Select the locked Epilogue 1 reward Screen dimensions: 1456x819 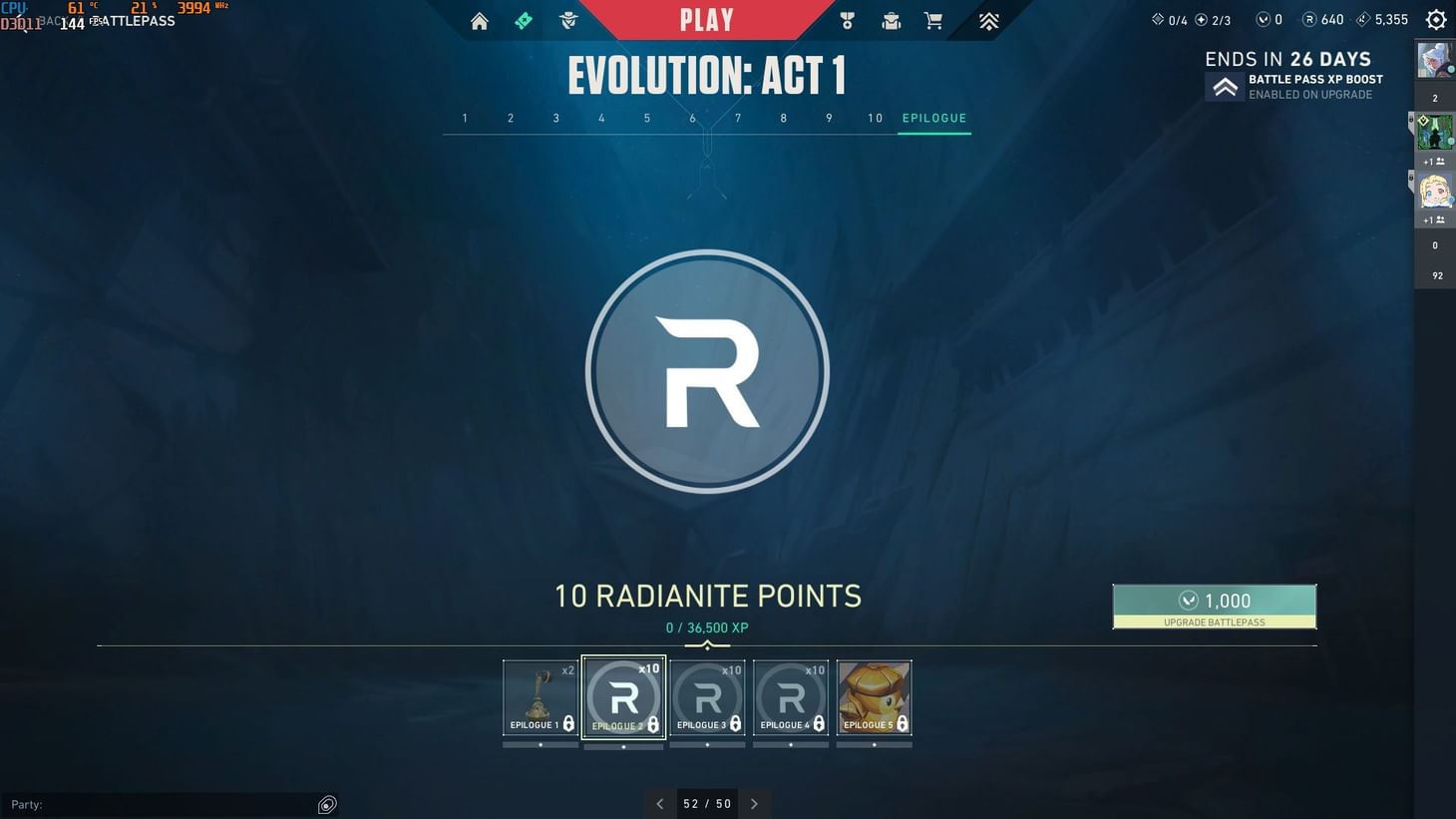click(x=541, y=696)
